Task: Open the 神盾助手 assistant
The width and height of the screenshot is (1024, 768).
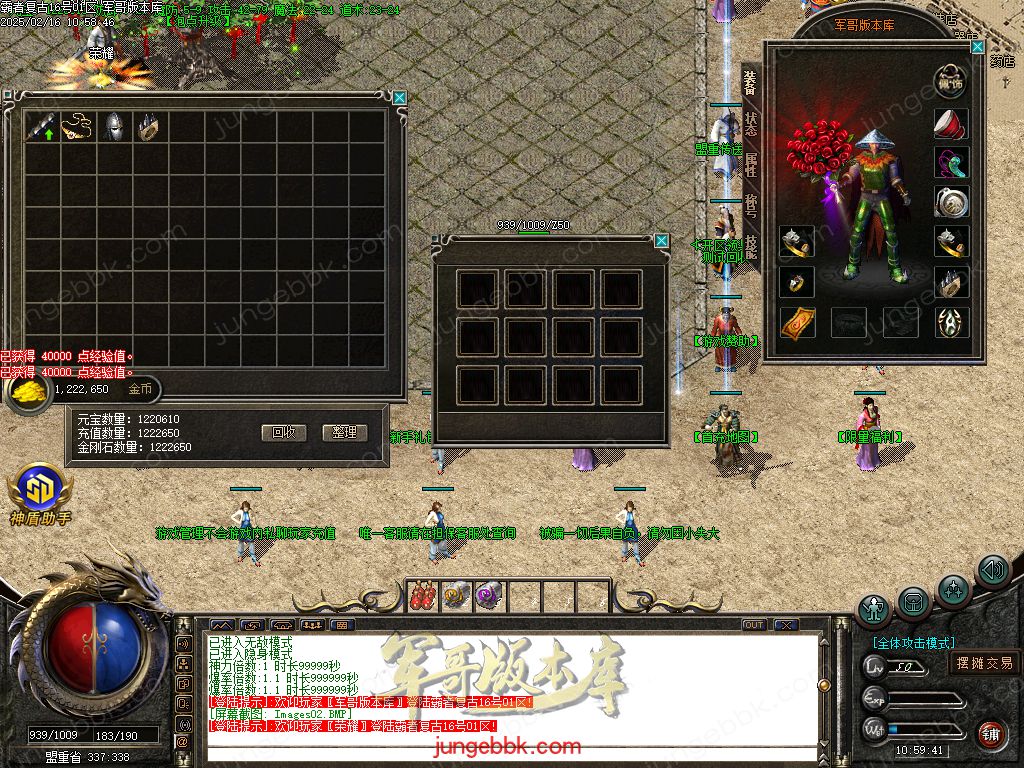Action: (40, 489)
